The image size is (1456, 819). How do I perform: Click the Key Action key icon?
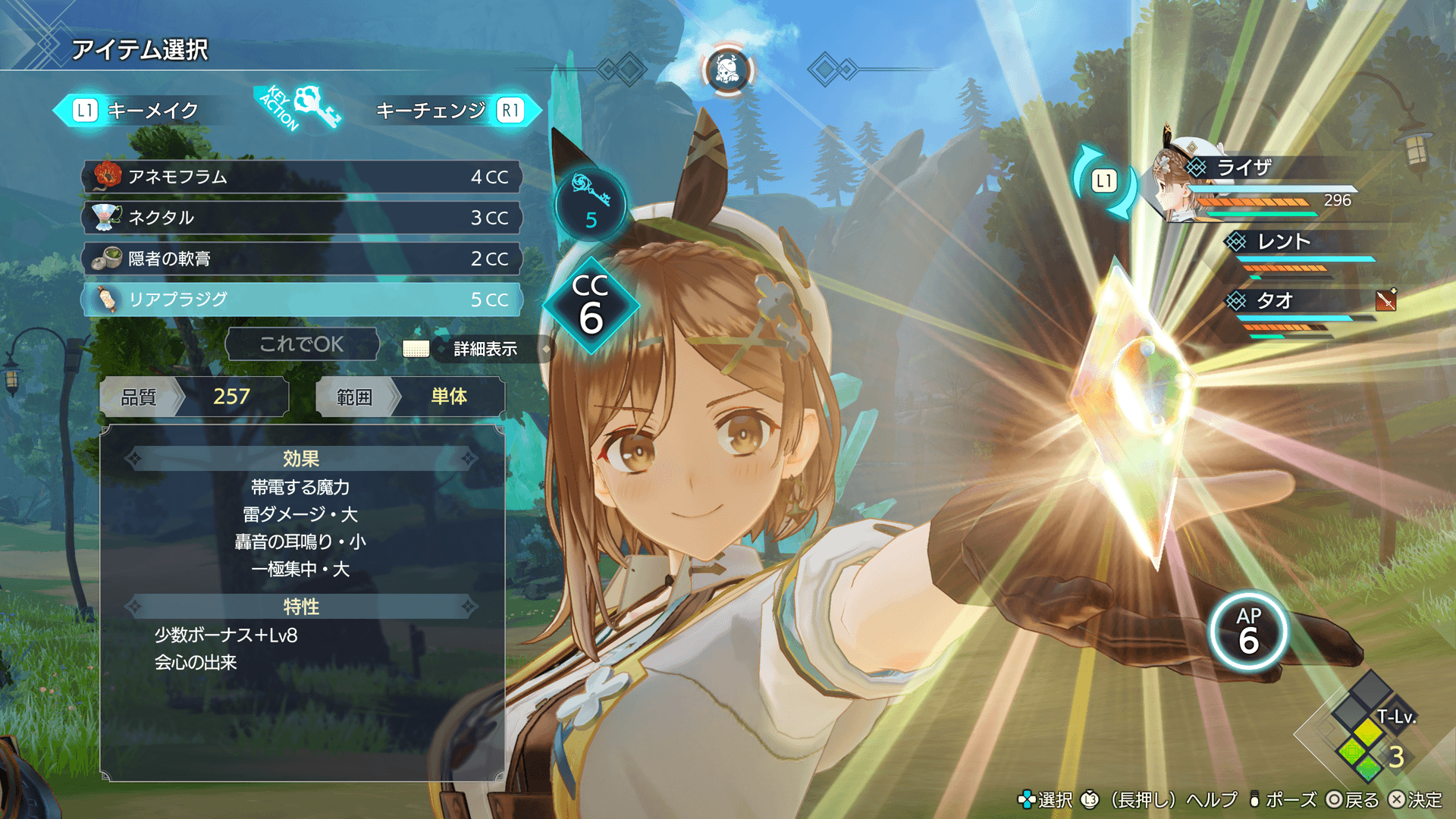click(x=315, y=106)
